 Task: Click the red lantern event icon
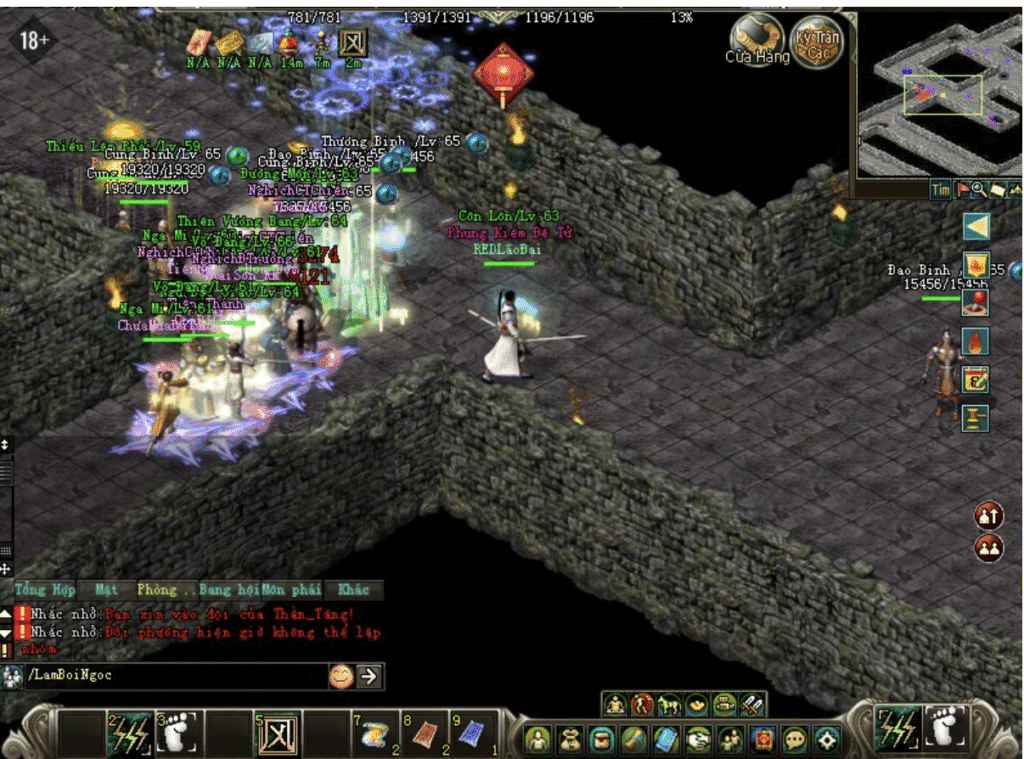pos(503,73)
